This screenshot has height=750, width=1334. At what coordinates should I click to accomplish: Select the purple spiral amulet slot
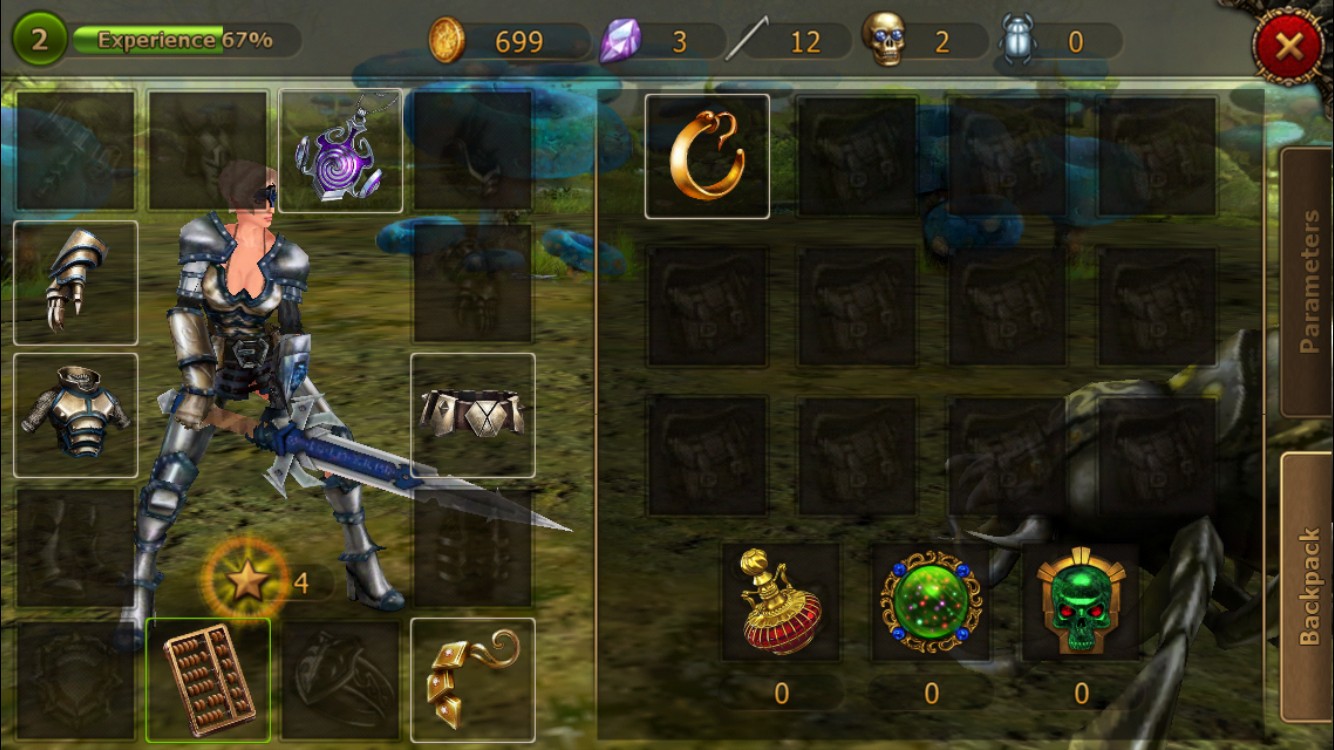(x=340, y=151)
